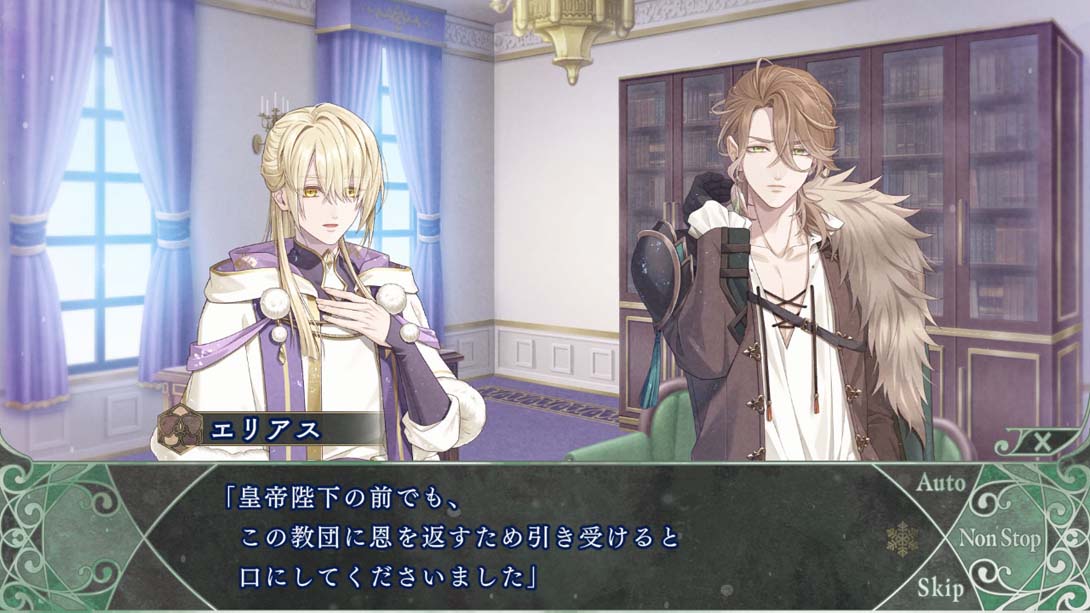
Task: Activate the Non Stop mode
Action: pos(999,539)
